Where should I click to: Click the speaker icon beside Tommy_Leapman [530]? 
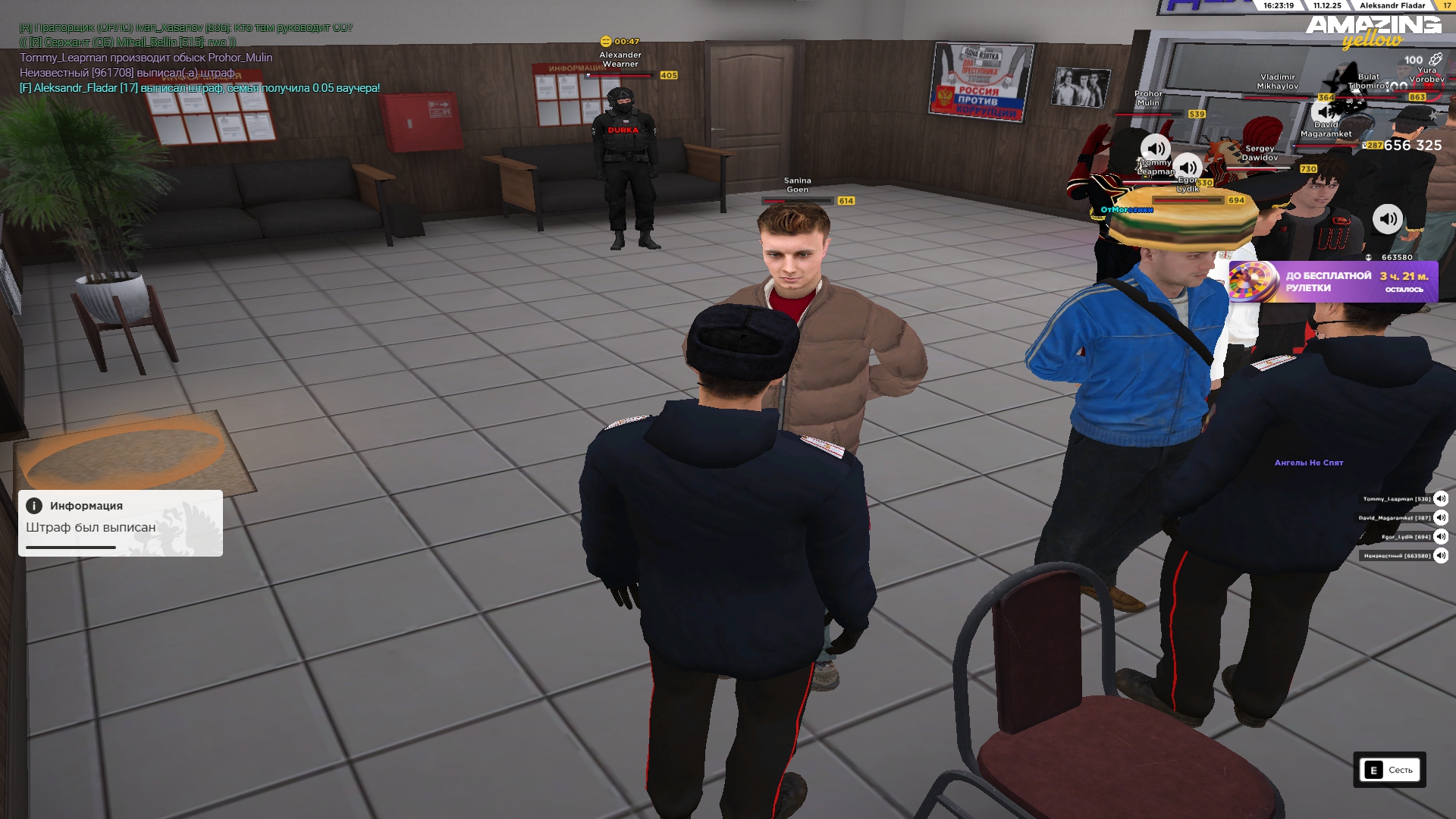click(1440, 499)
